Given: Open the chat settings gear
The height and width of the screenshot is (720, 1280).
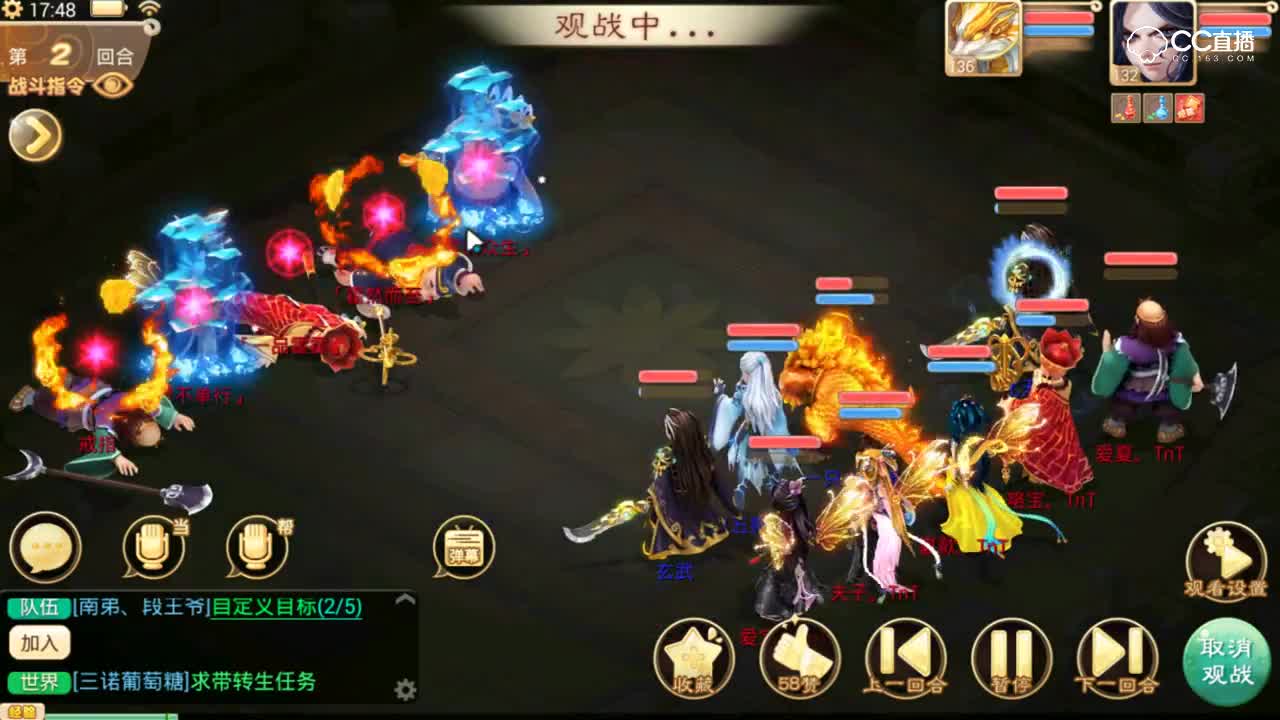Looking at the screenshot, I should [x=405, y=688].
